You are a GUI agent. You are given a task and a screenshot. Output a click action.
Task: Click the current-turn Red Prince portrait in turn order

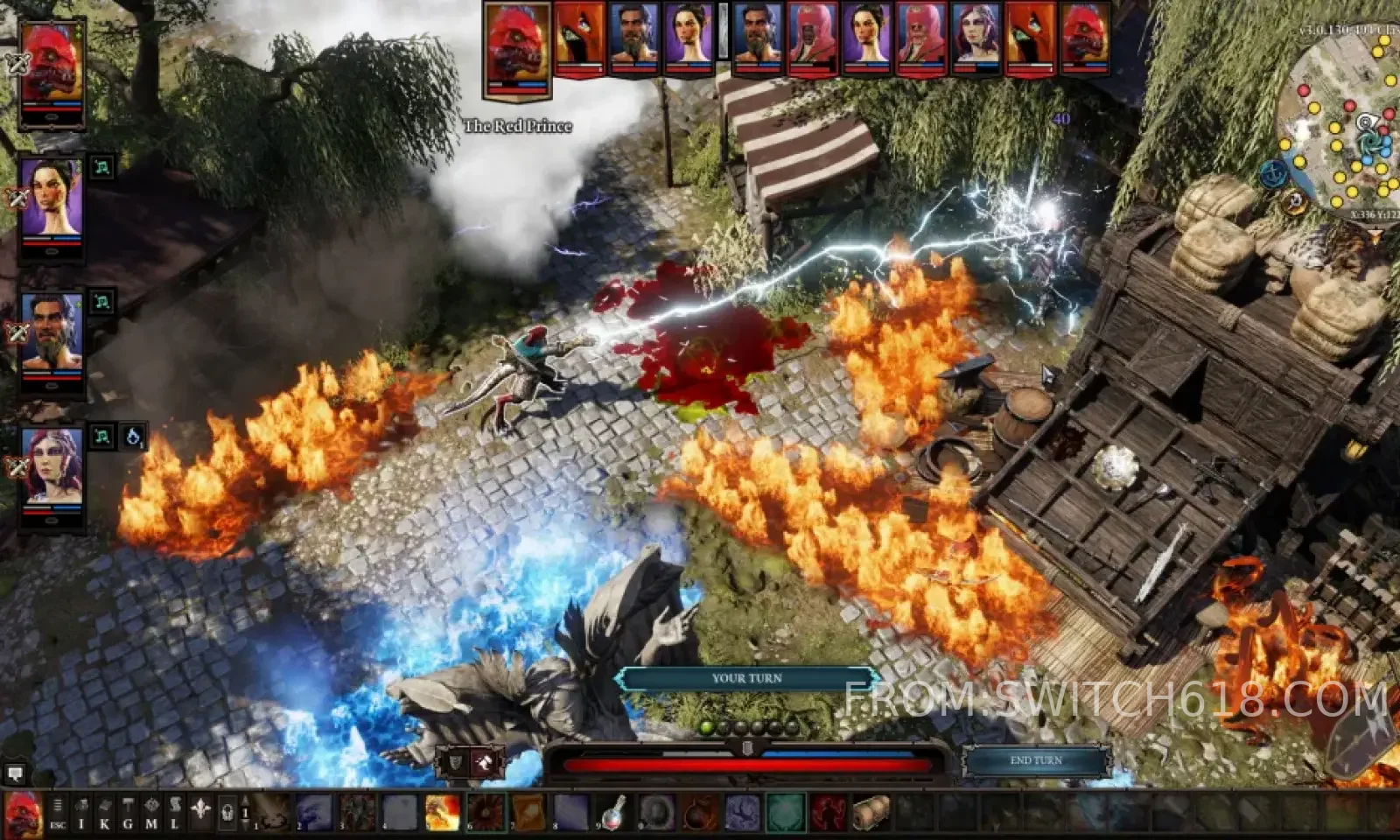[519, 48]
